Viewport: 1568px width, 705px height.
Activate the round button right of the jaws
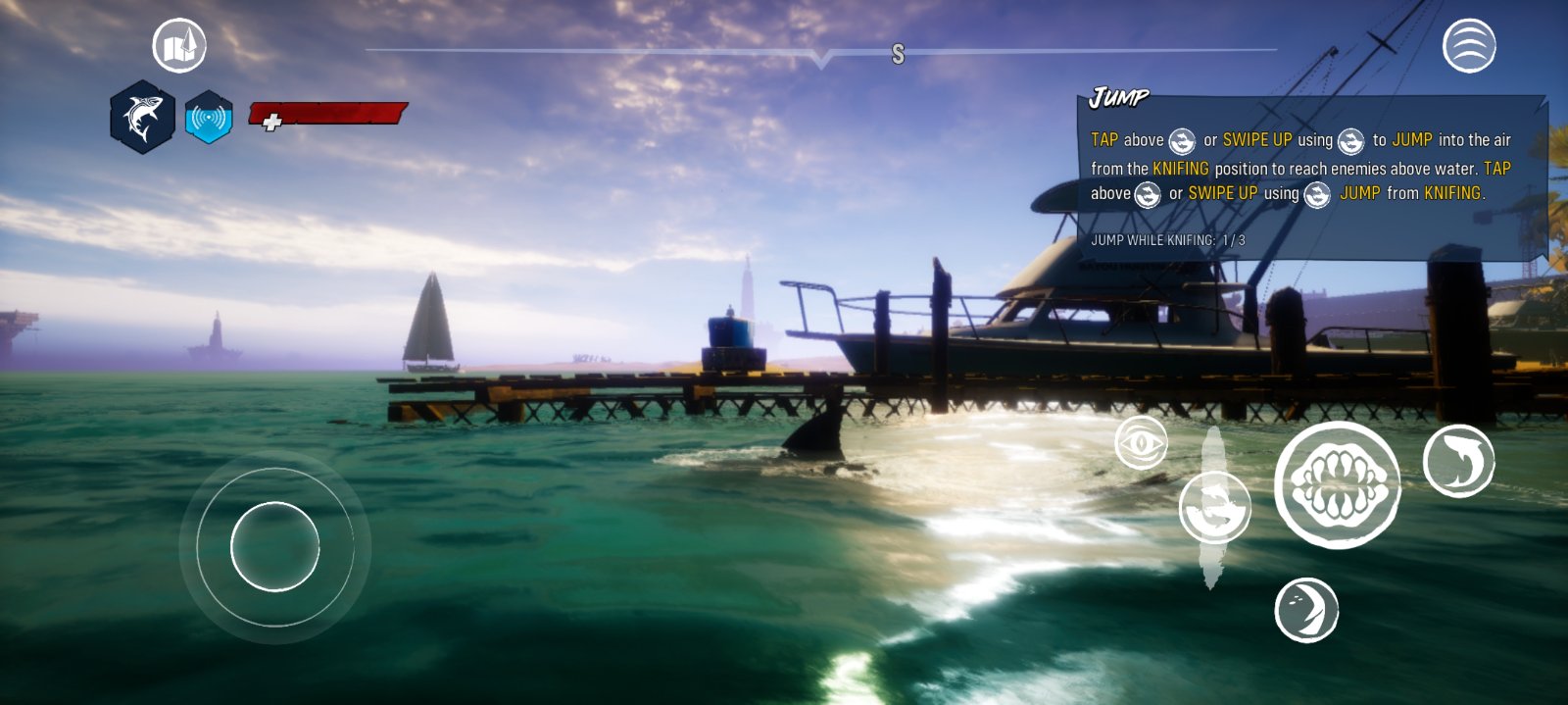[x=1458, y=461]
